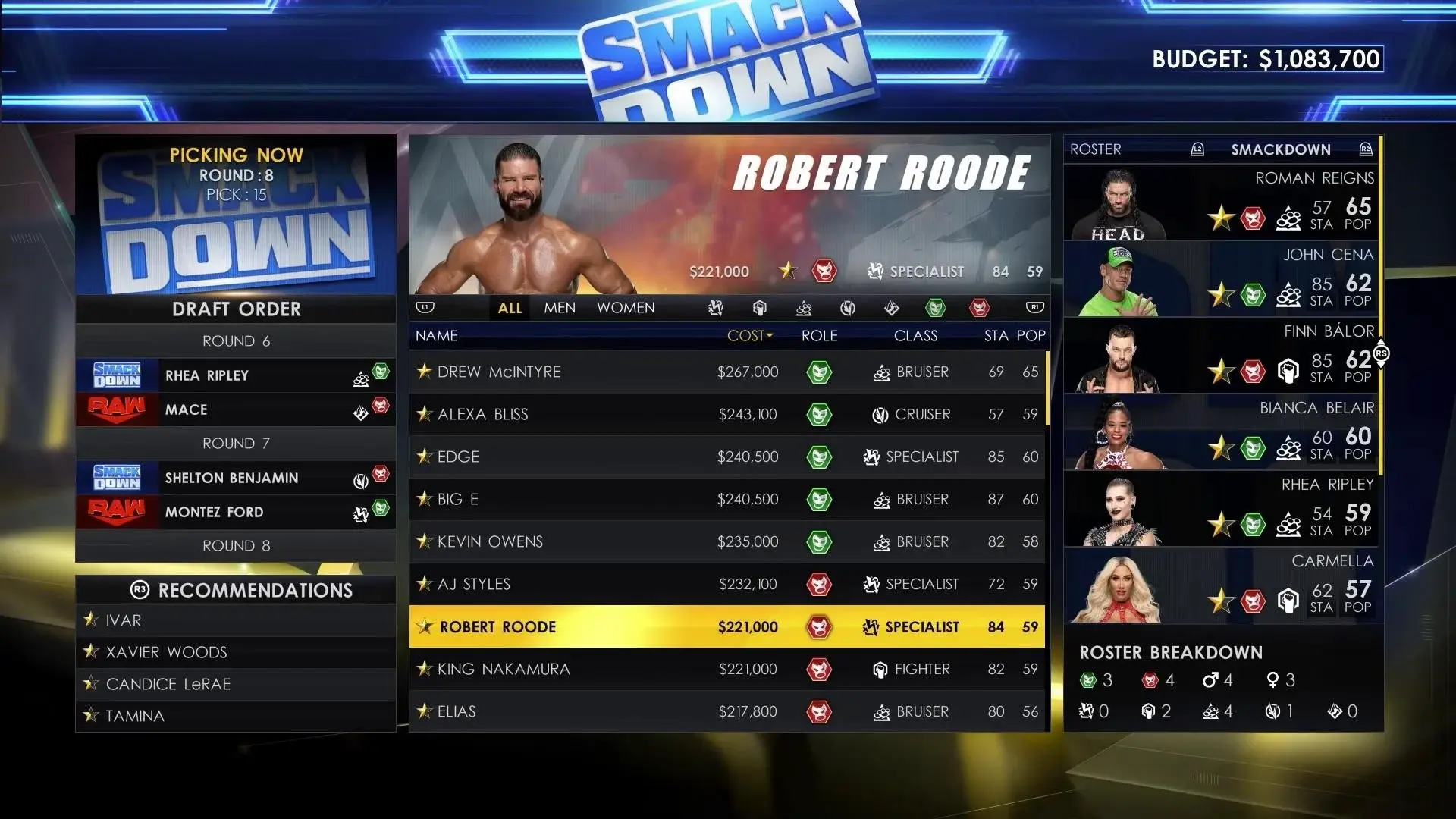This screenshot has width=1456, height=819.
Task: Choose Kevin Owens for the draft
Action: 726,541
